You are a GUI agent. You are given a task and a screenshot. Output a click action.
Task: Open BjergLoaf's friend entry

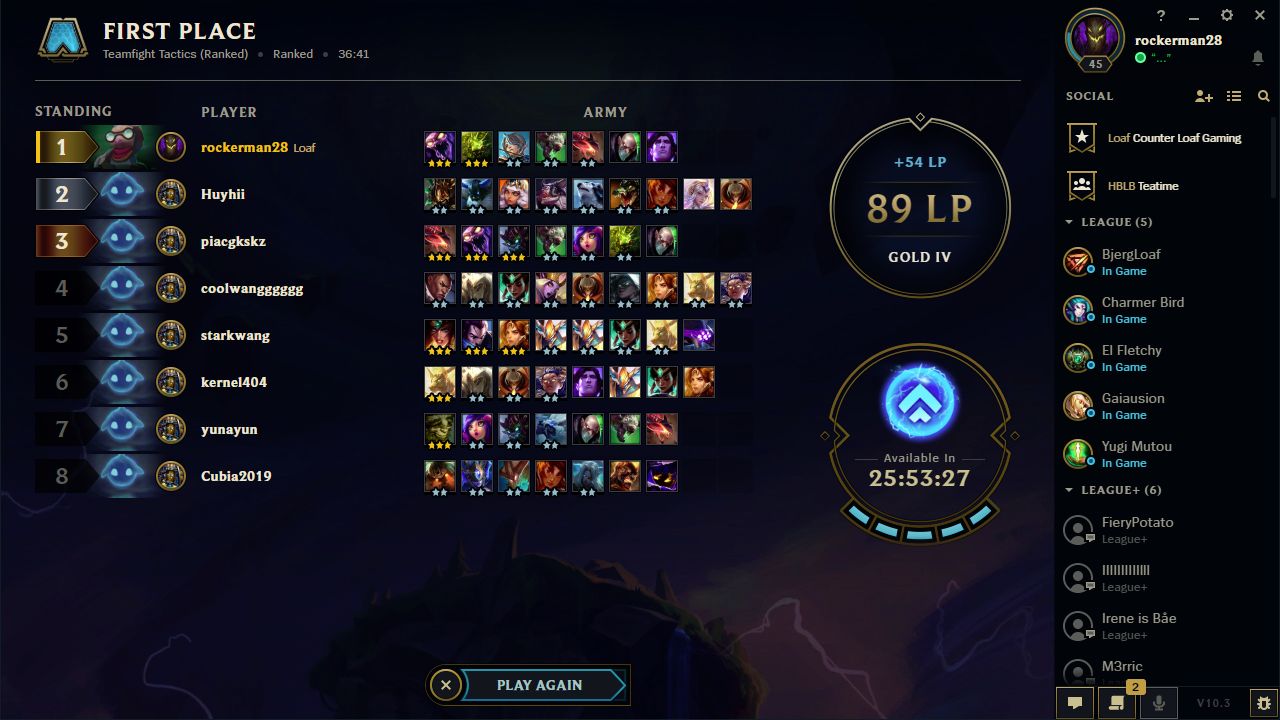(x=1130, y=261)
